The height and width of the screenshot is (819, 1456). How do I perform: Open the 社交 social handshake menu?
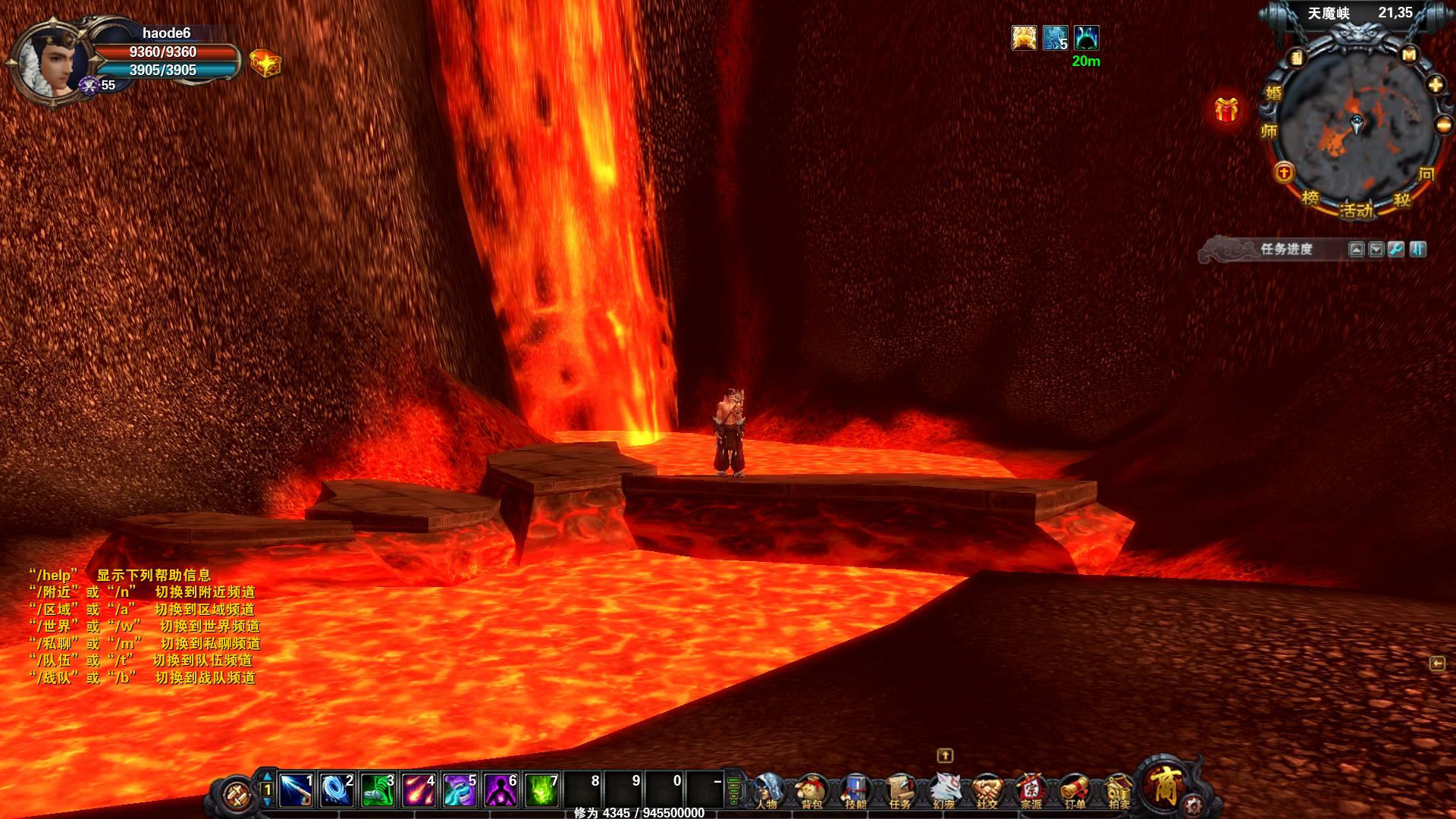987,791
